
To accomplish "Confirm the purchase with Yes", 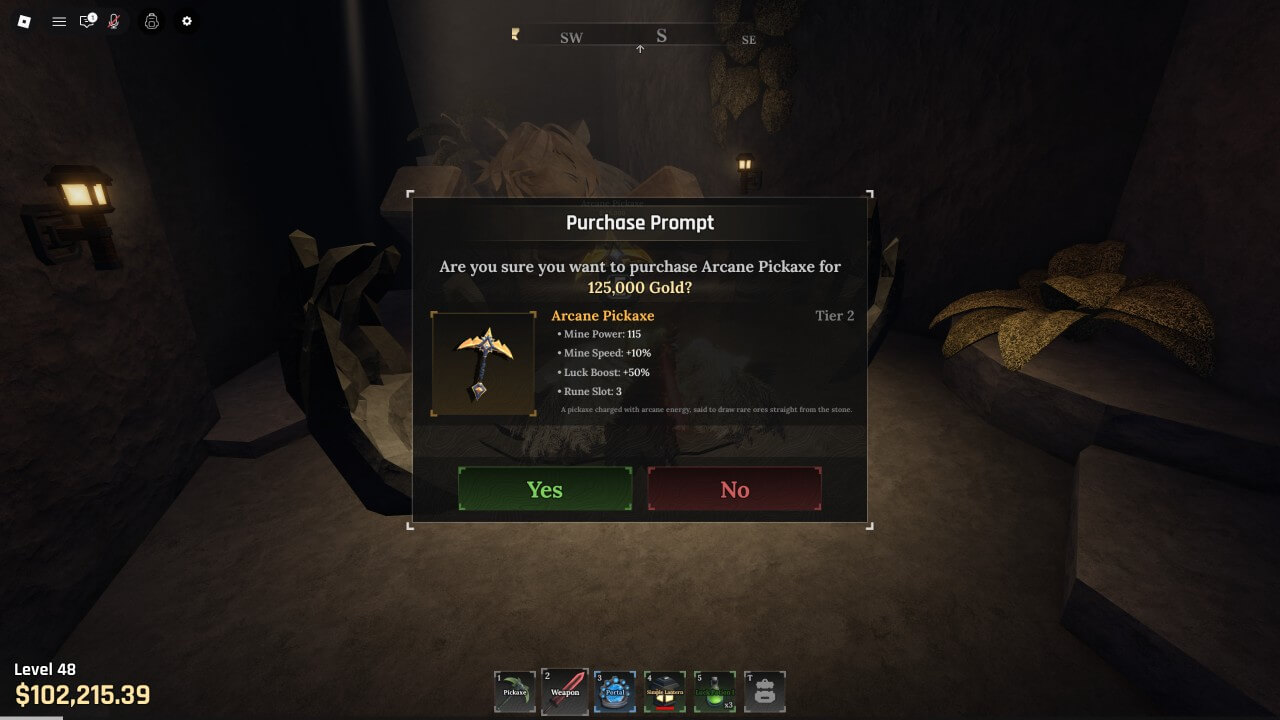I will click(545, 489).
